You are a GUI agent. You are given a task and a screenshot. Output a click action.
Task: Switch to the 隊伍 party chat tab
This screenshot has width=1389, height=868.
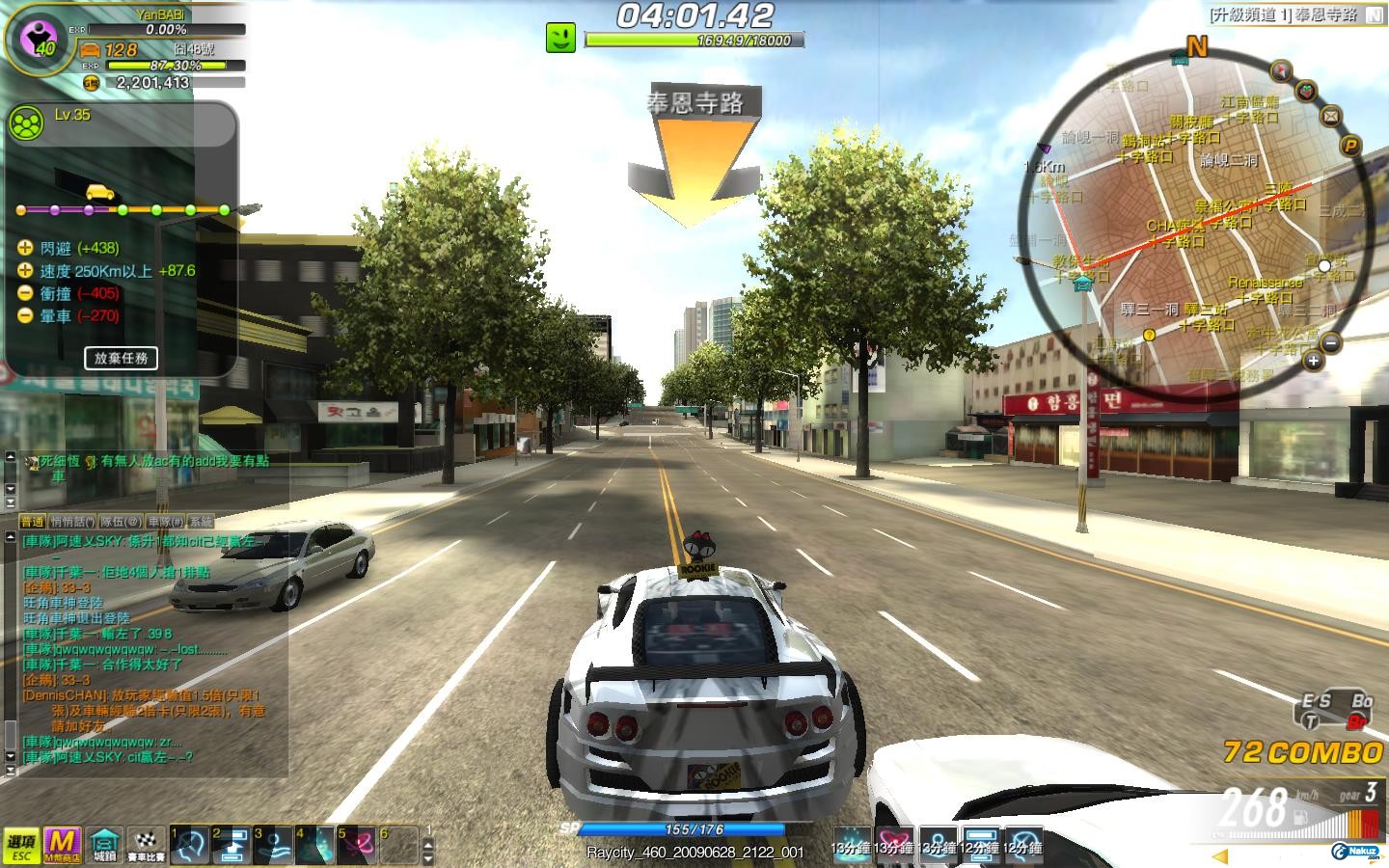pyautogui.click(x=121, y=522)
